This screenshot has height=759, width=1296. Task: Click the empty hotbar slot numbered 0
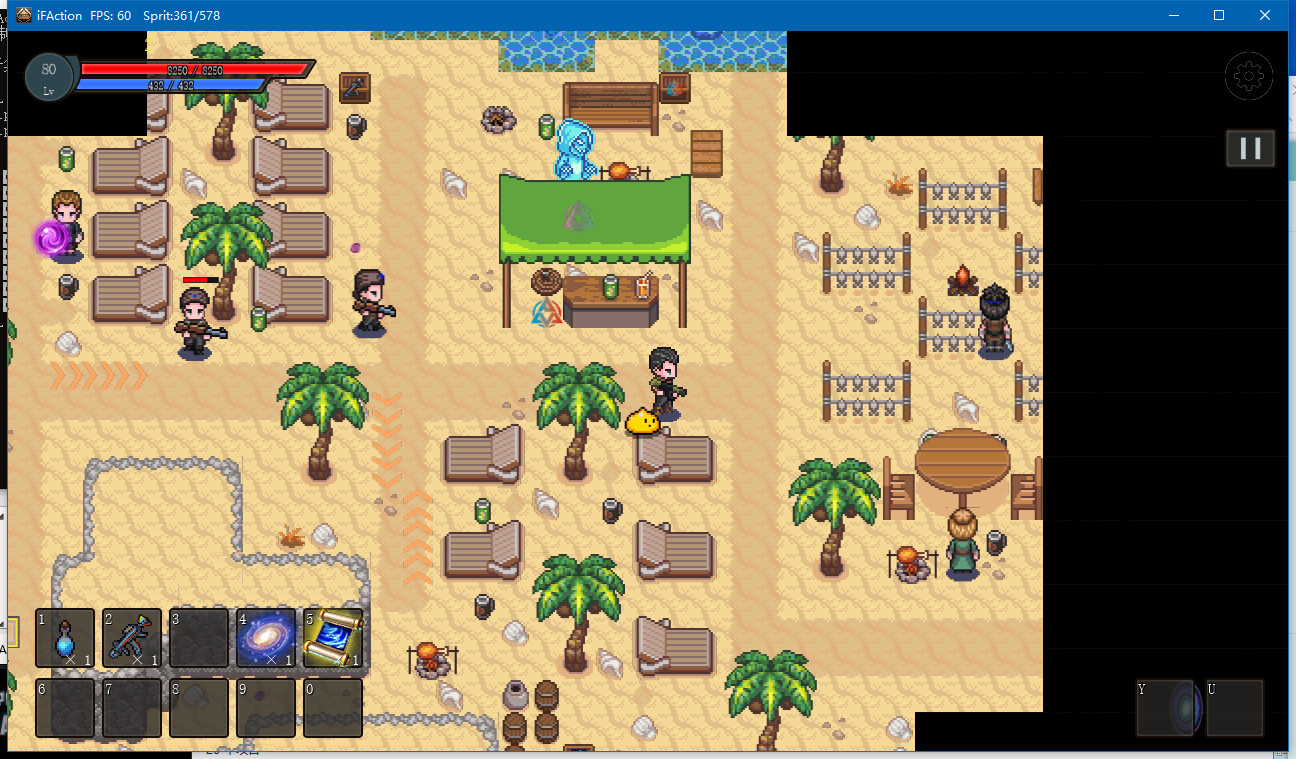332,708
